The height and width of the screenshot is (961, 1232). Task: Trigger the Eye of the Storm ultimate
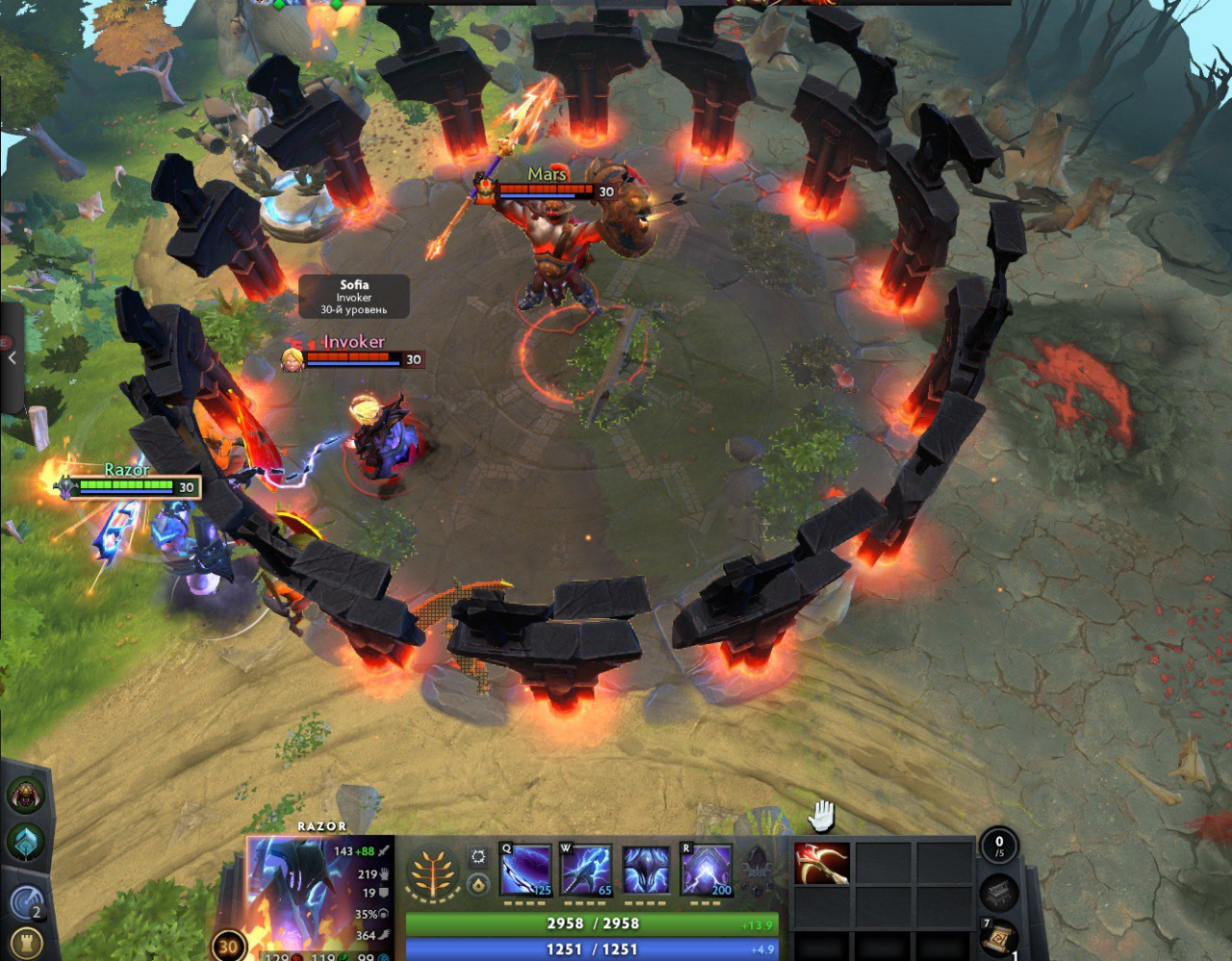point(706,871)
